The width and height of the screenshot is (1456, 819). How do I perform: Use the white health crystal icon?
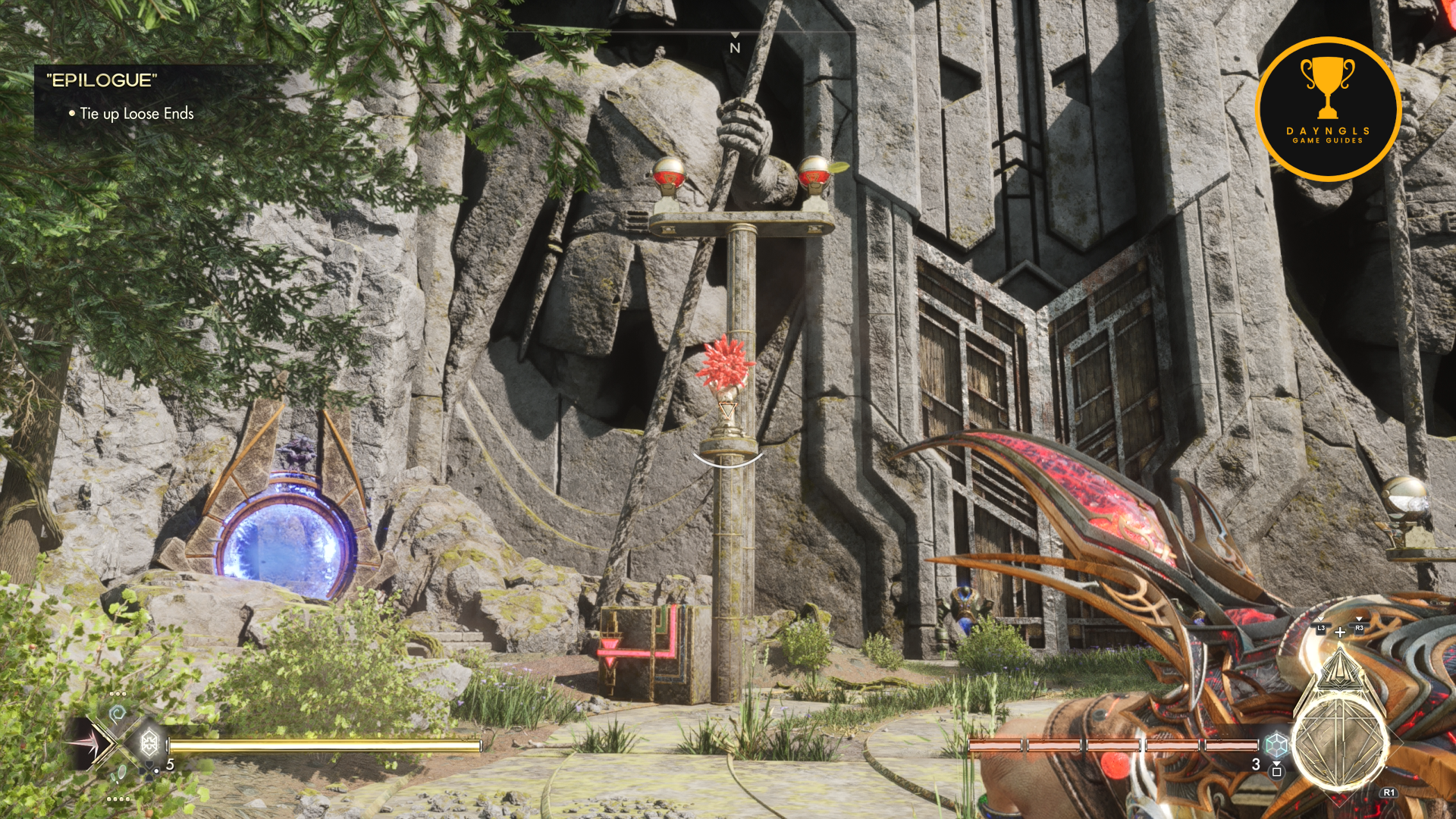(149, 742)
